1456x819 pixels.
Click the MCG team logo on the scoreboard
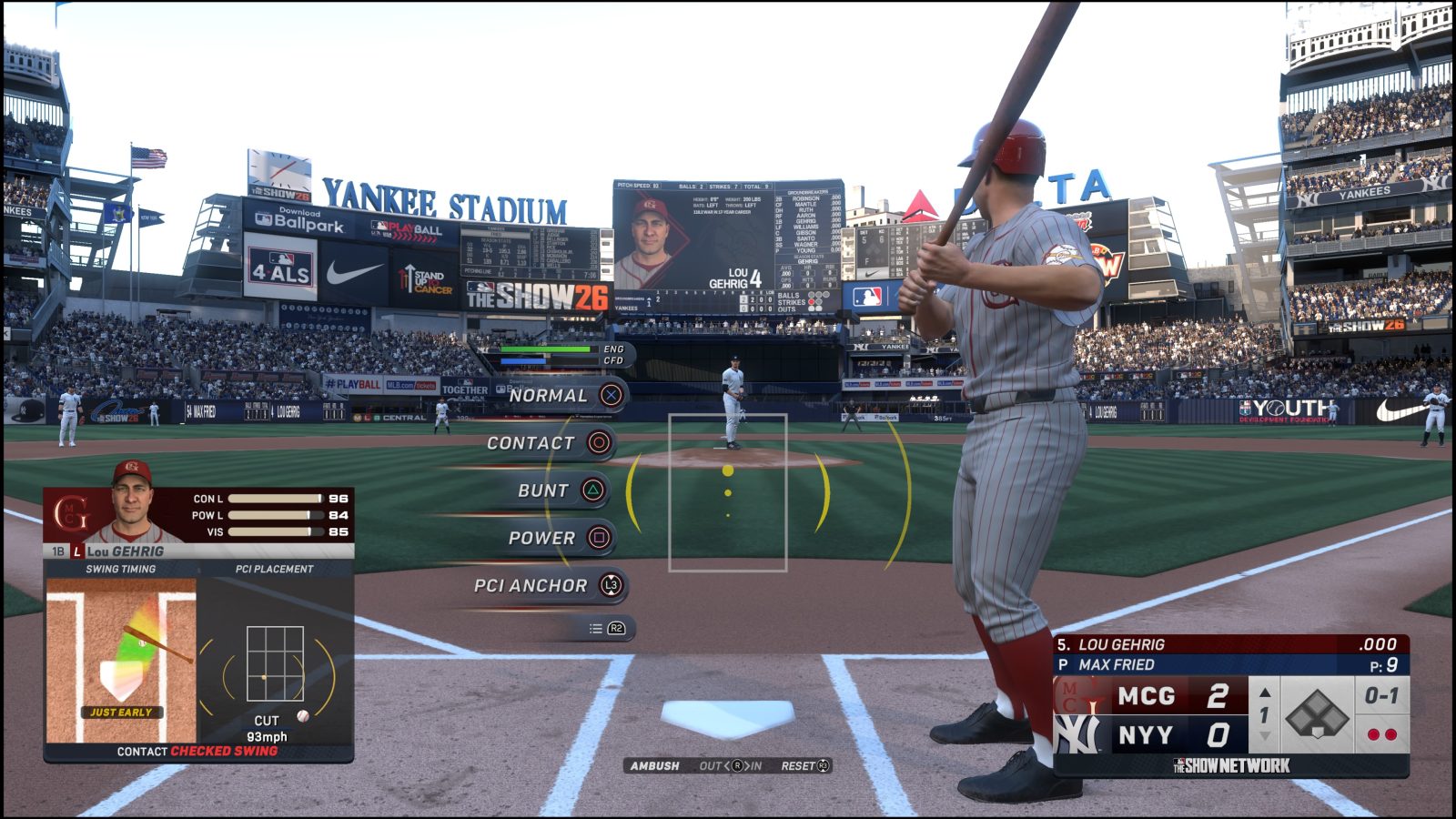(x=1077, y=697)
